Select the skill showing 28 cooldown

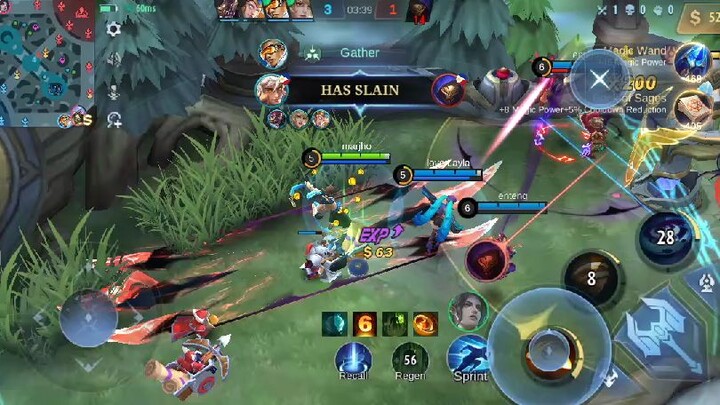click(666, 238)
